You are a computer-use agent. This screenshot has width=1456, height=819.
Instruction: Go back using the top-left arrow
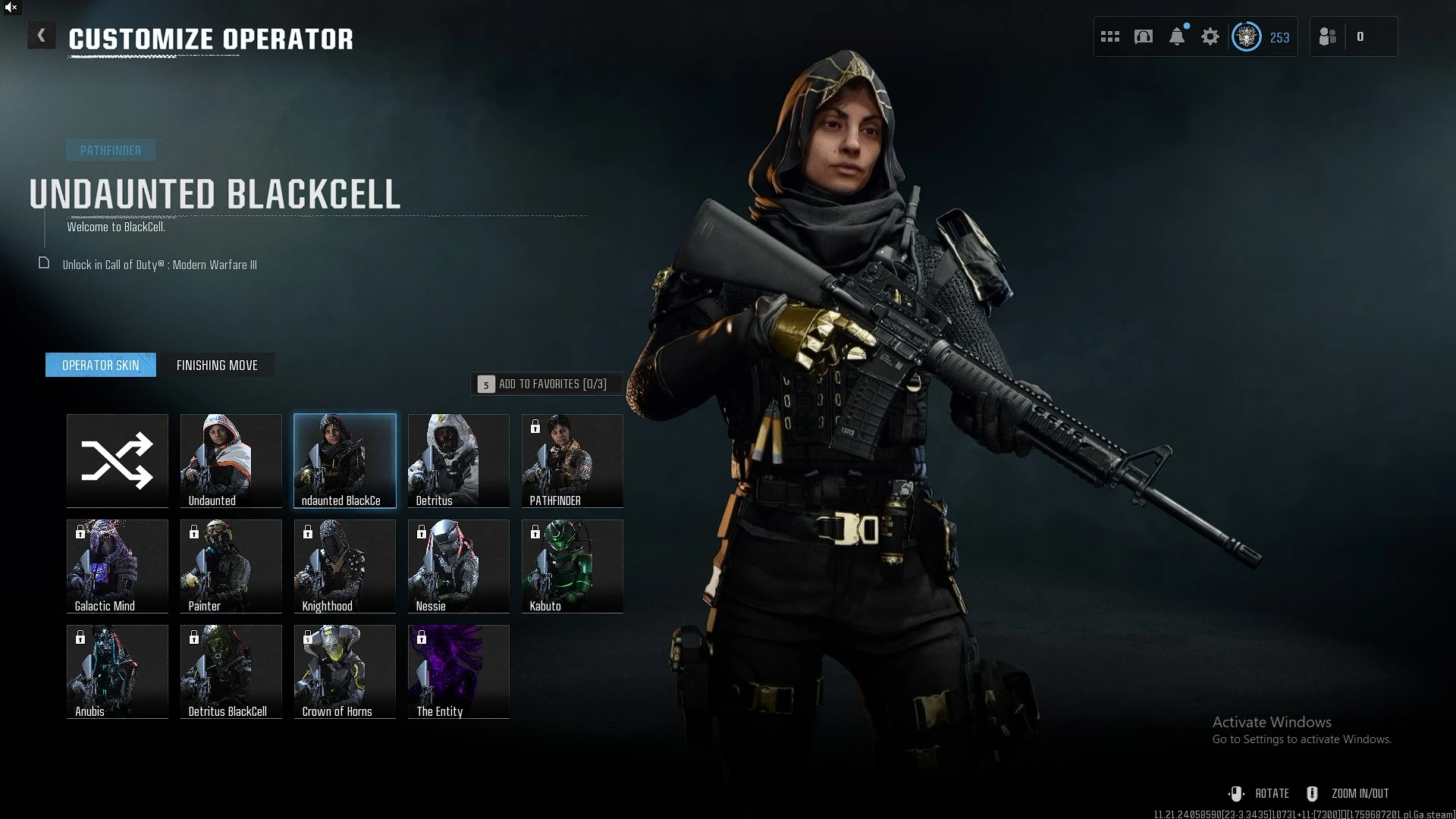[42, 36]
